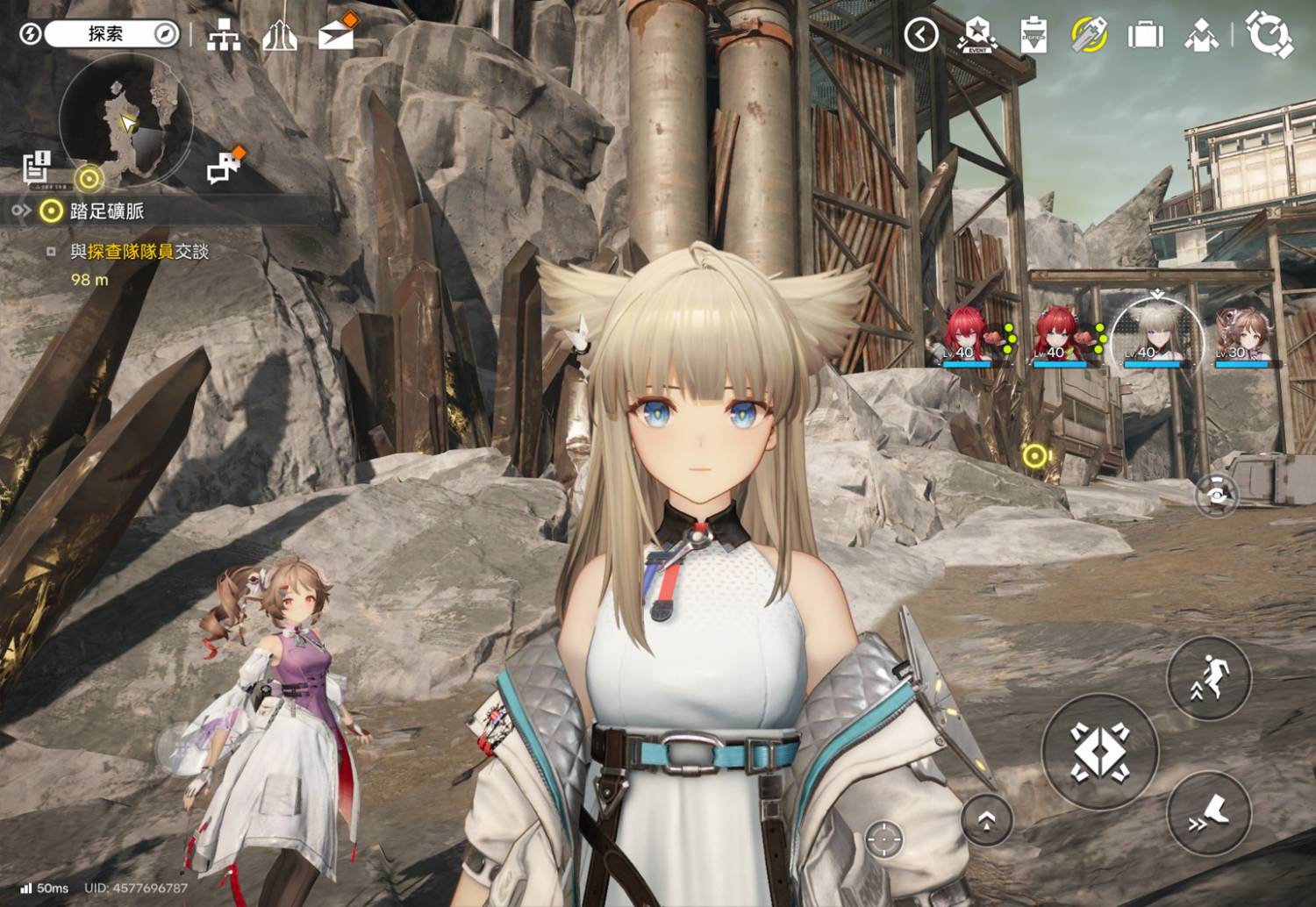Open the circular main menu icon at top right
This screenshot has height=907, width=1316.
pos(1270,35)
